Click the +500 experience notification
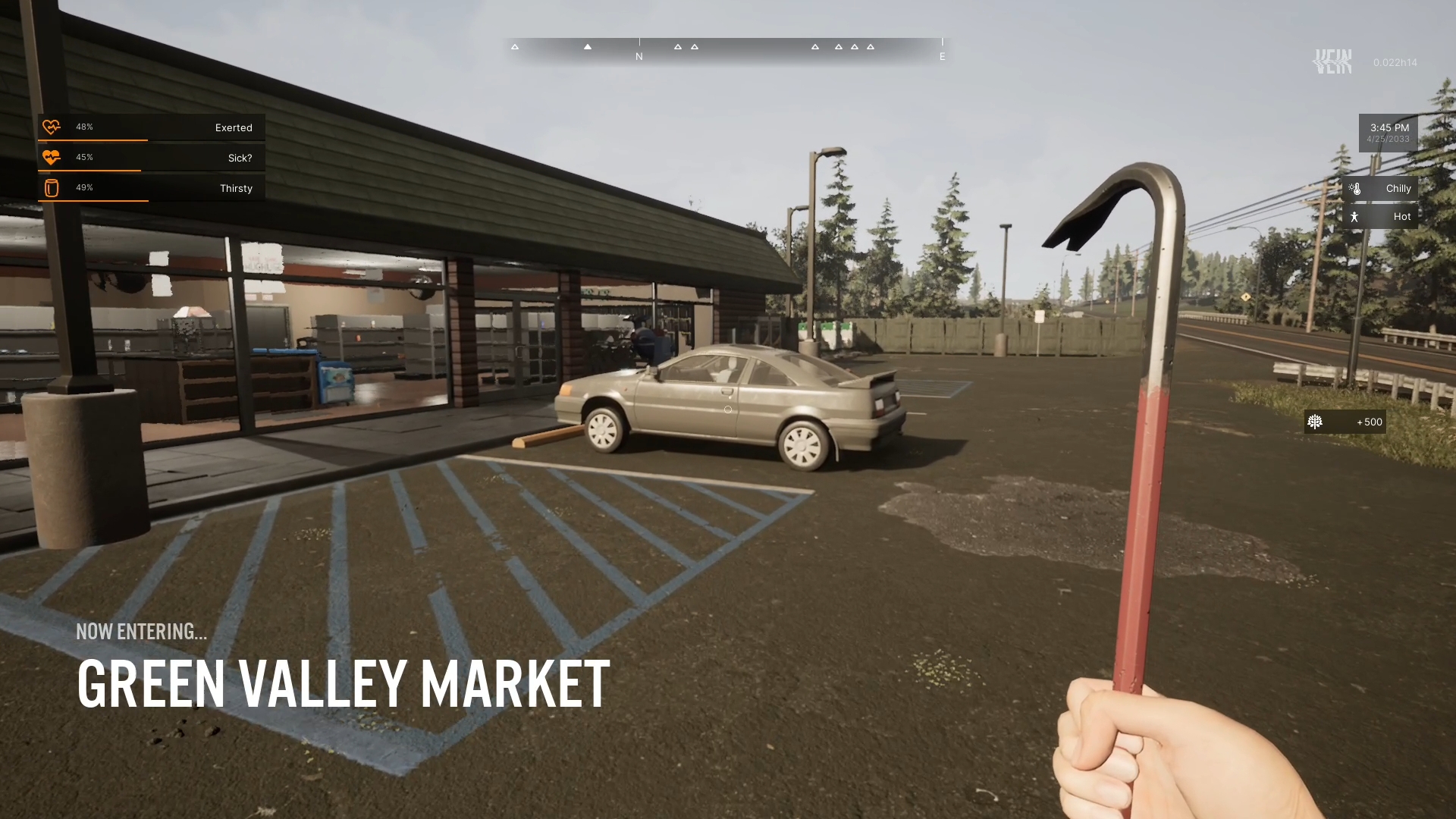 [x=1345, y=422]
